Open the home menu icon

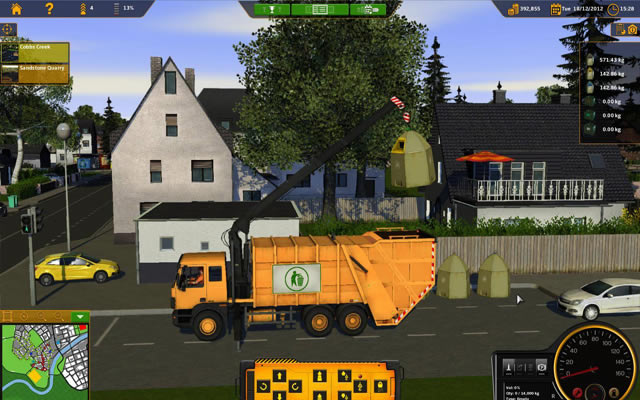tap(16, 9)
